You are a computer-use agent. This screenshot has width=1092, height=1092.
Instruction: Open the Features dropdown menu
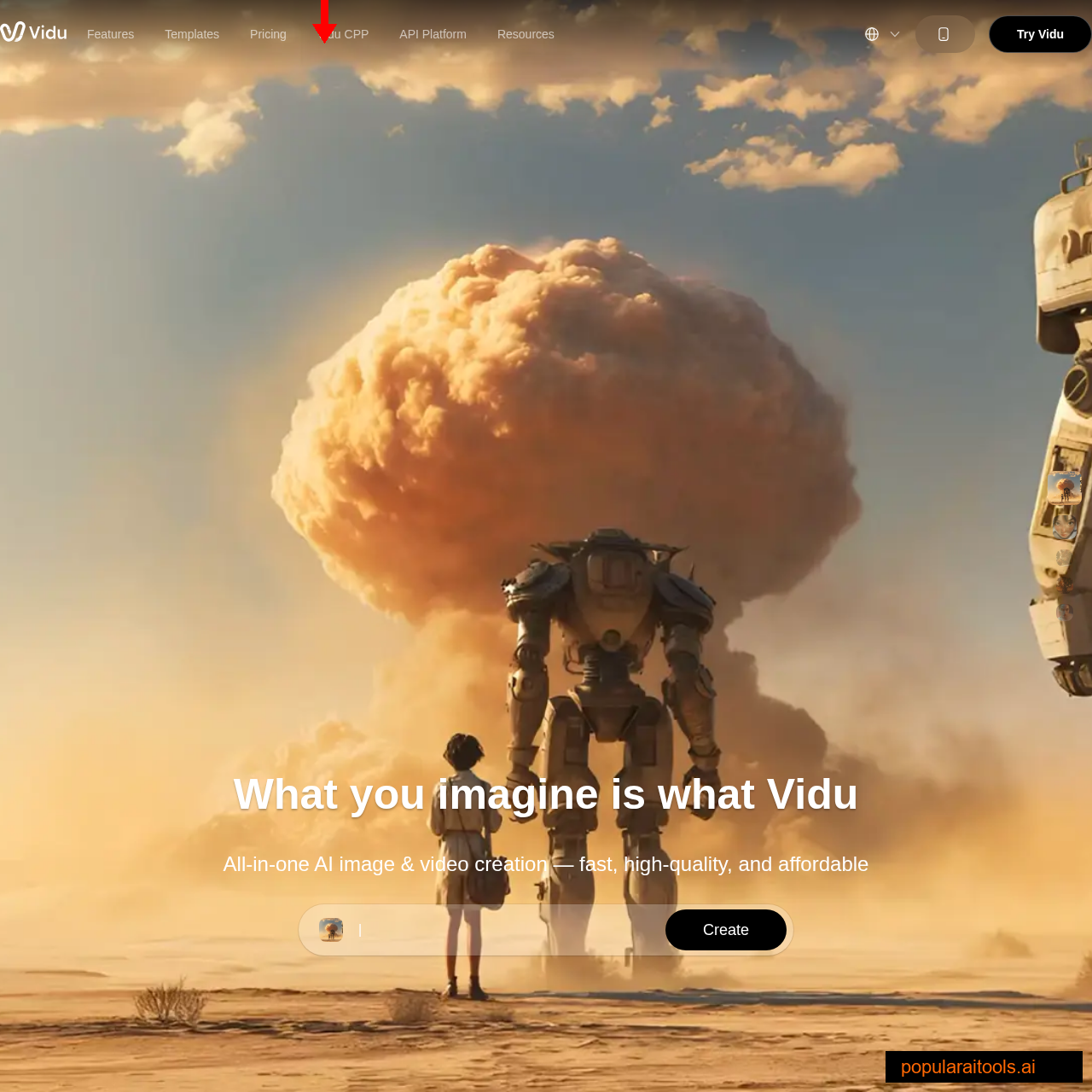coord(109,34)
